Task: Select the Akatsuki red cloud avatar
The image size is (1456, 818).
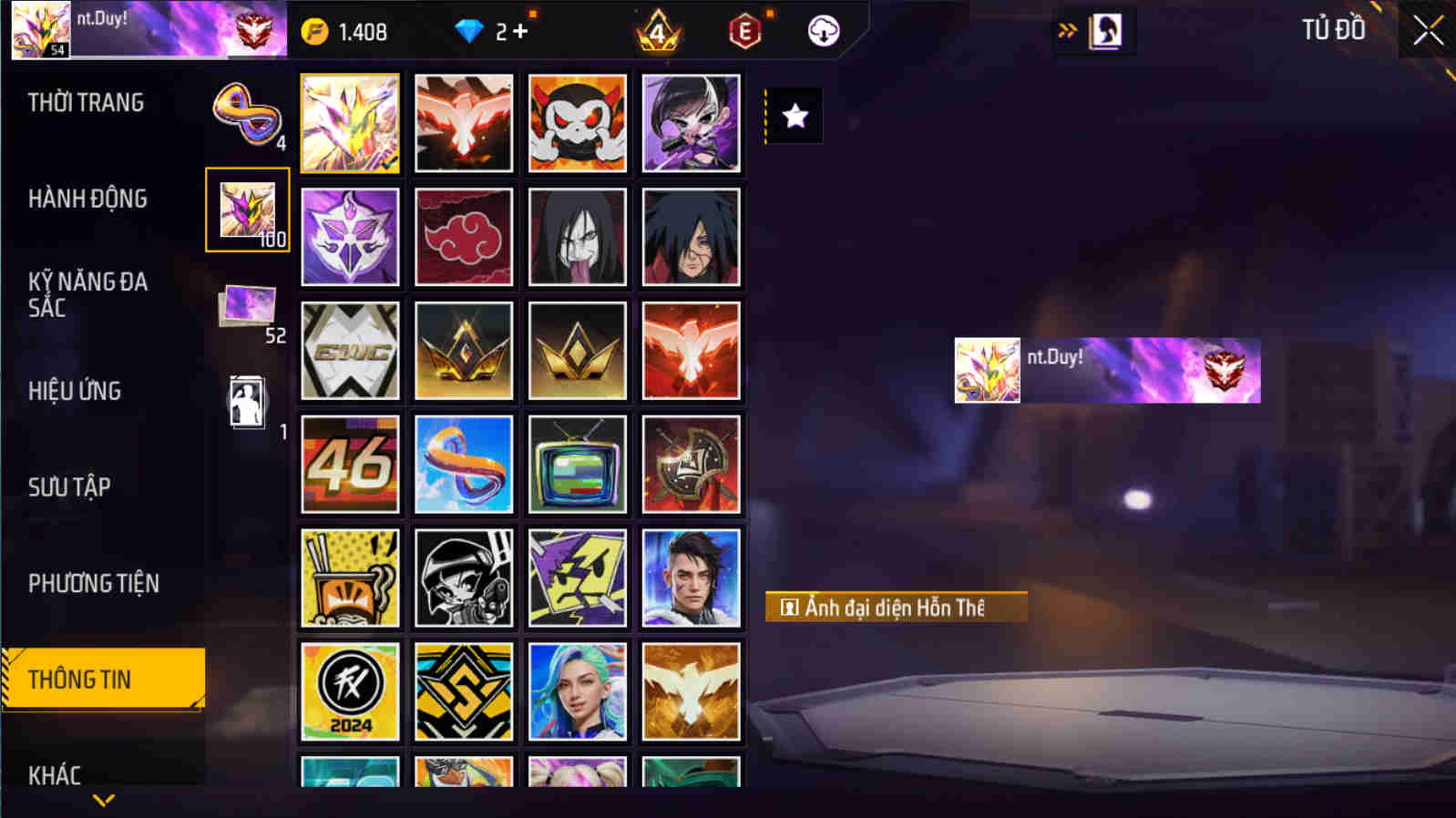Action: [x=464, y=238]
